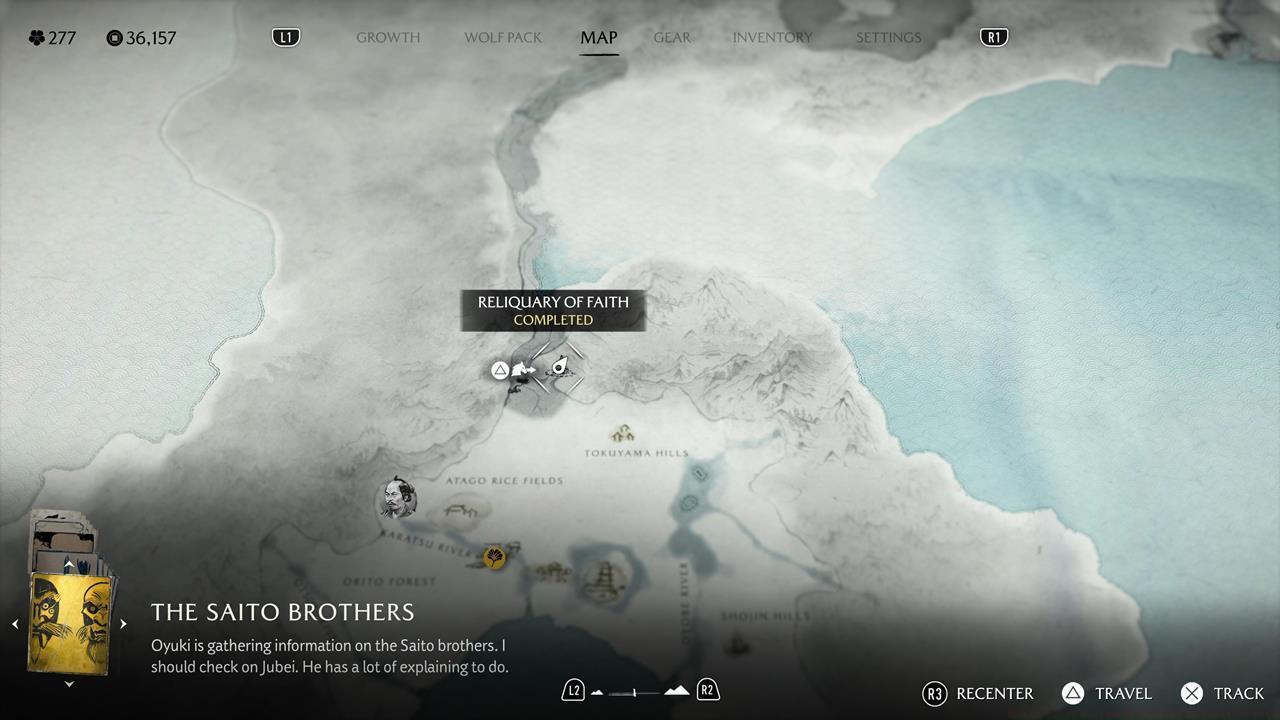Switch to the Settings tab
Viewport: 1280px width, 720px height.
888,38
